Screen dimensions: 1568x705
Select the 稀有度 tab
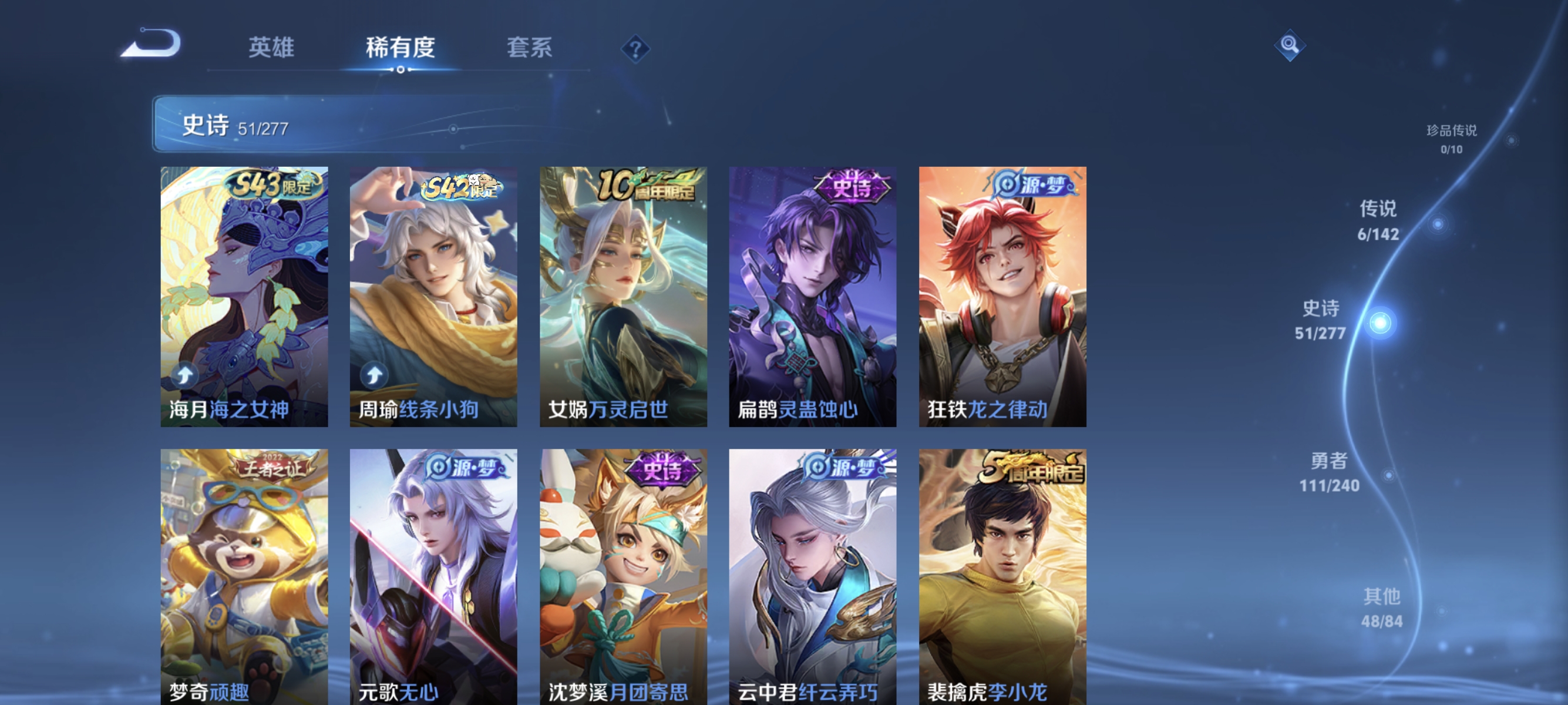(401, 49)
